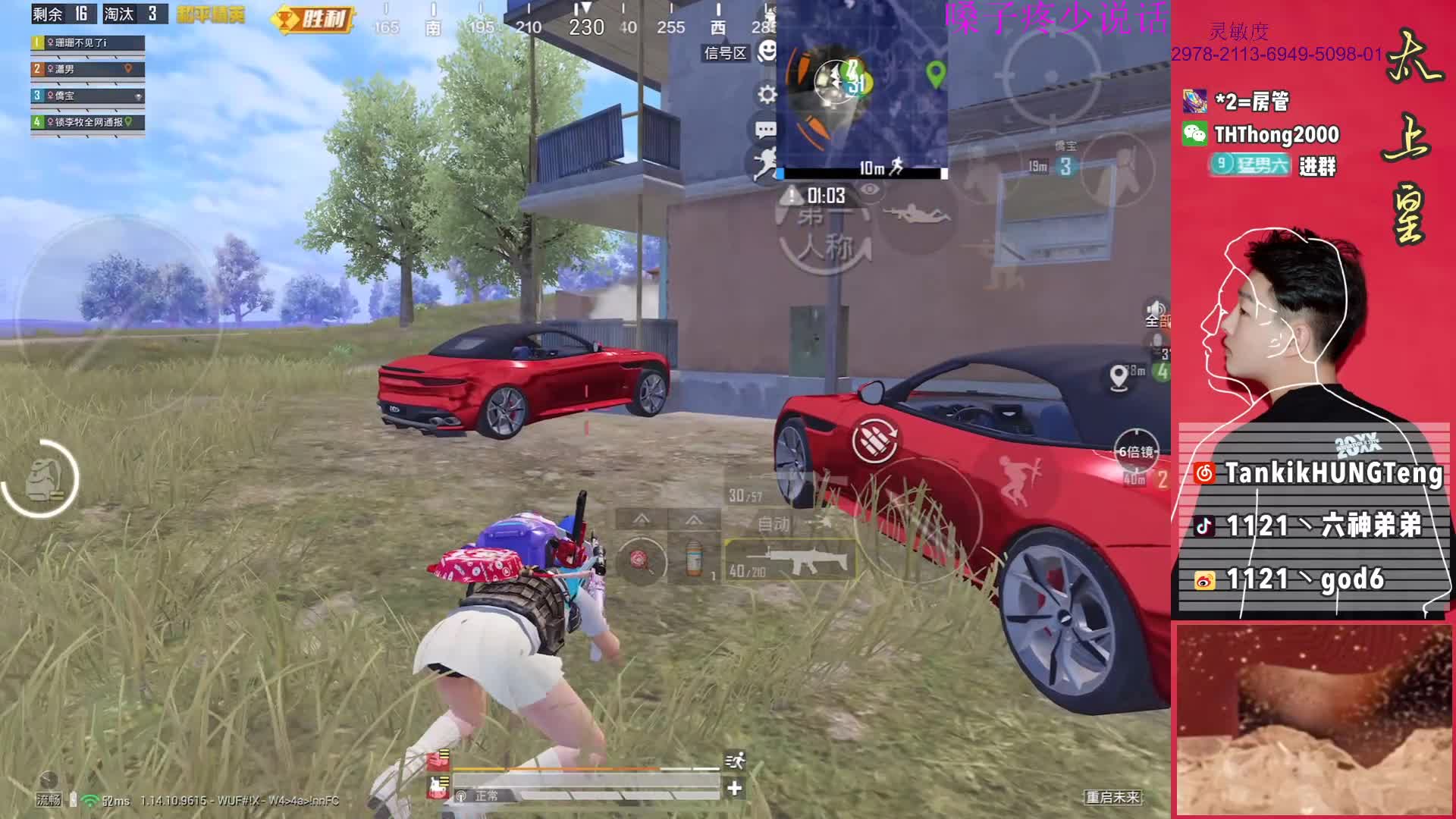This screenshot has width=1456, height=819.
Task: Tap the bullet reload button
Action: click(874, 440)
